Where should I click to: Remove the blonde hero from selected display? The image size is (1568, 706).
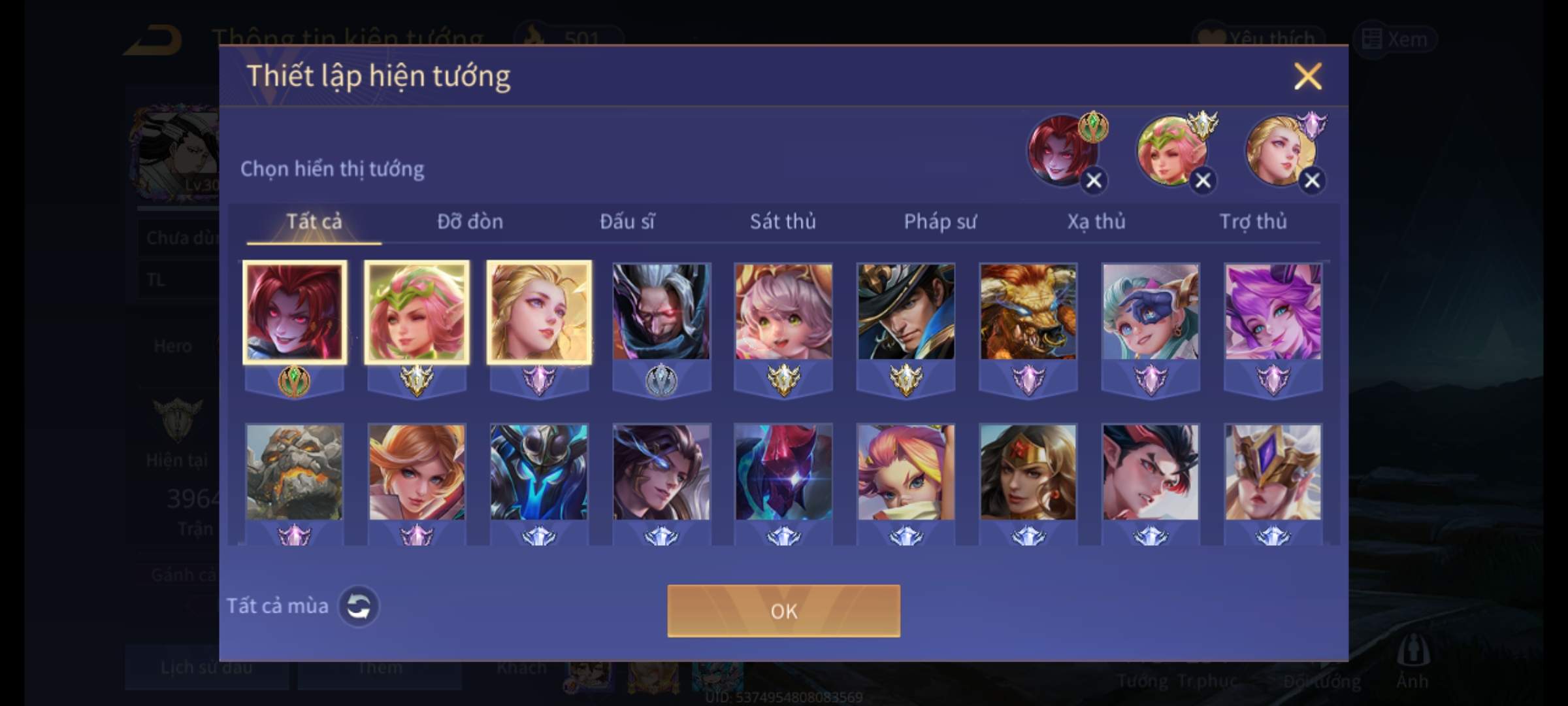pos(1312,180)
